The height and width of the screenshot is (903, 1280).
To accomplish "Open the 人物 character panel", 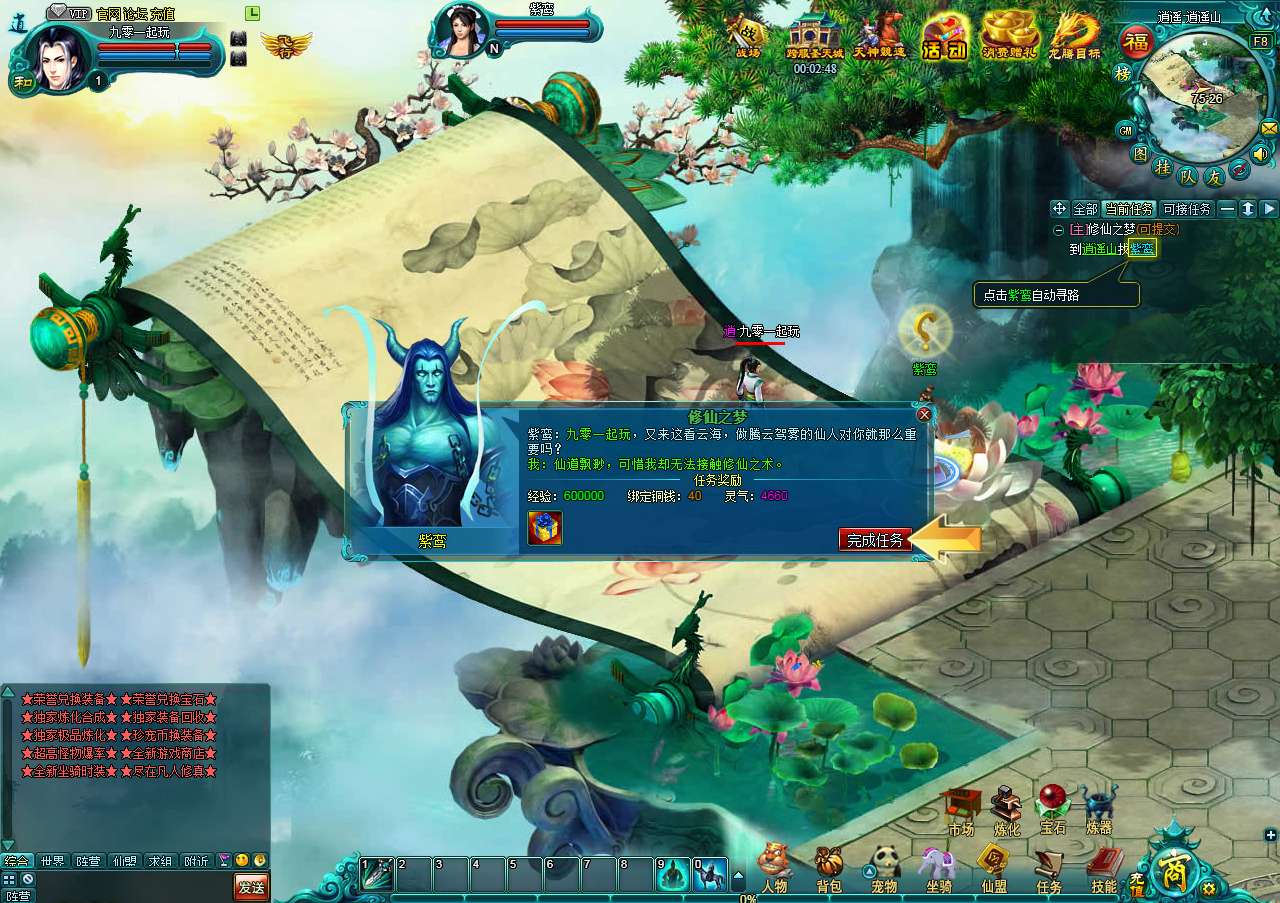I will (x=774, y=866).
